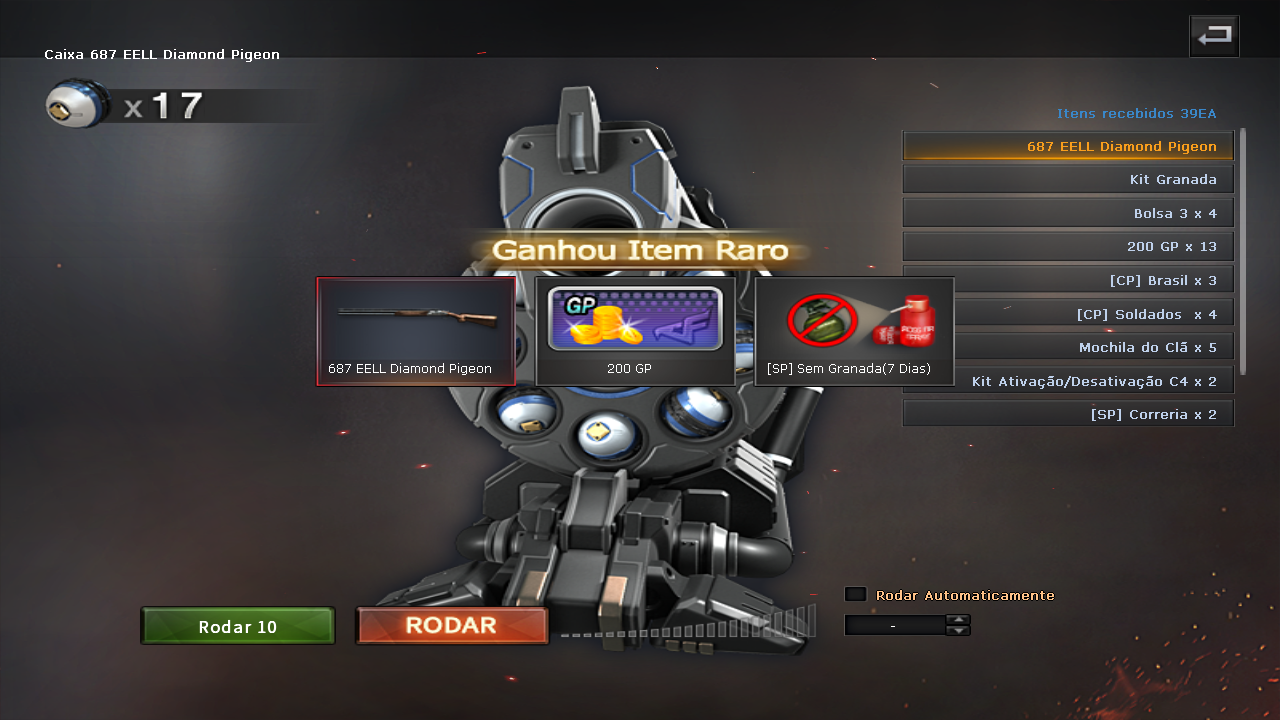Spin ten times with Rodar 10
The height and width of the screenshot is (720, 1280).
237,627
